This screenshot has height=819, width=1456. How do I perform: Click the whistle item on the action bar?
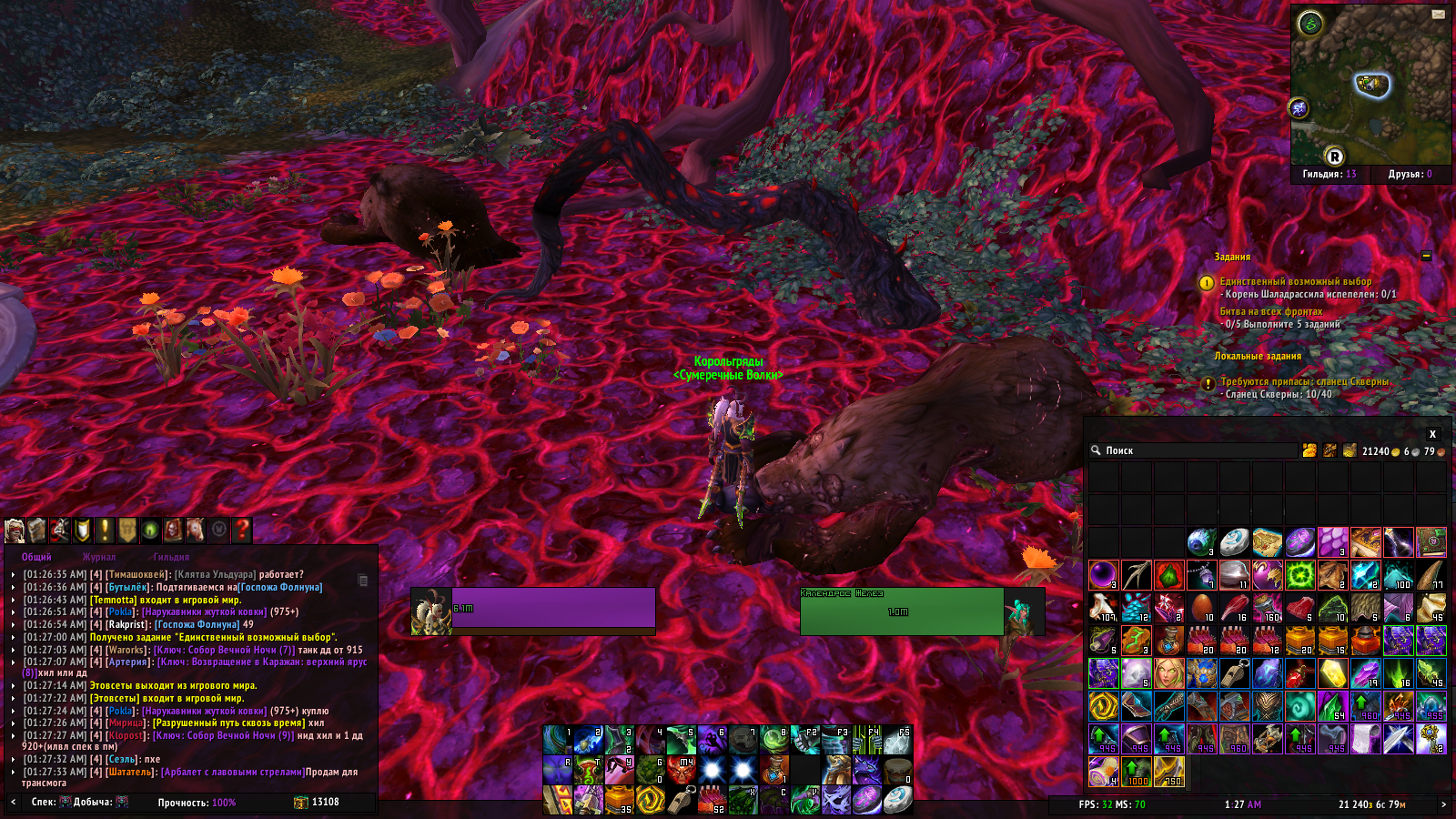[681, 800]
